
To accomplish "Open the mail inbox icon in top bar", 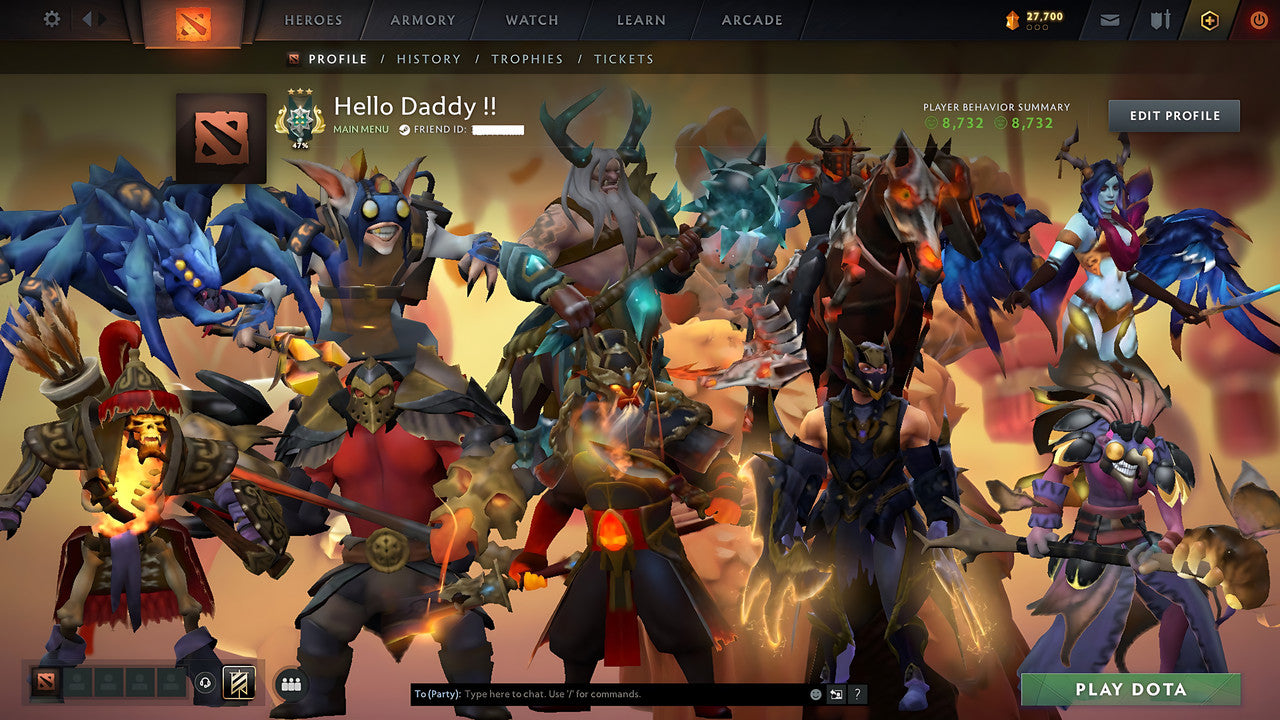I will pyautogui.click(x=1110, y=19).
